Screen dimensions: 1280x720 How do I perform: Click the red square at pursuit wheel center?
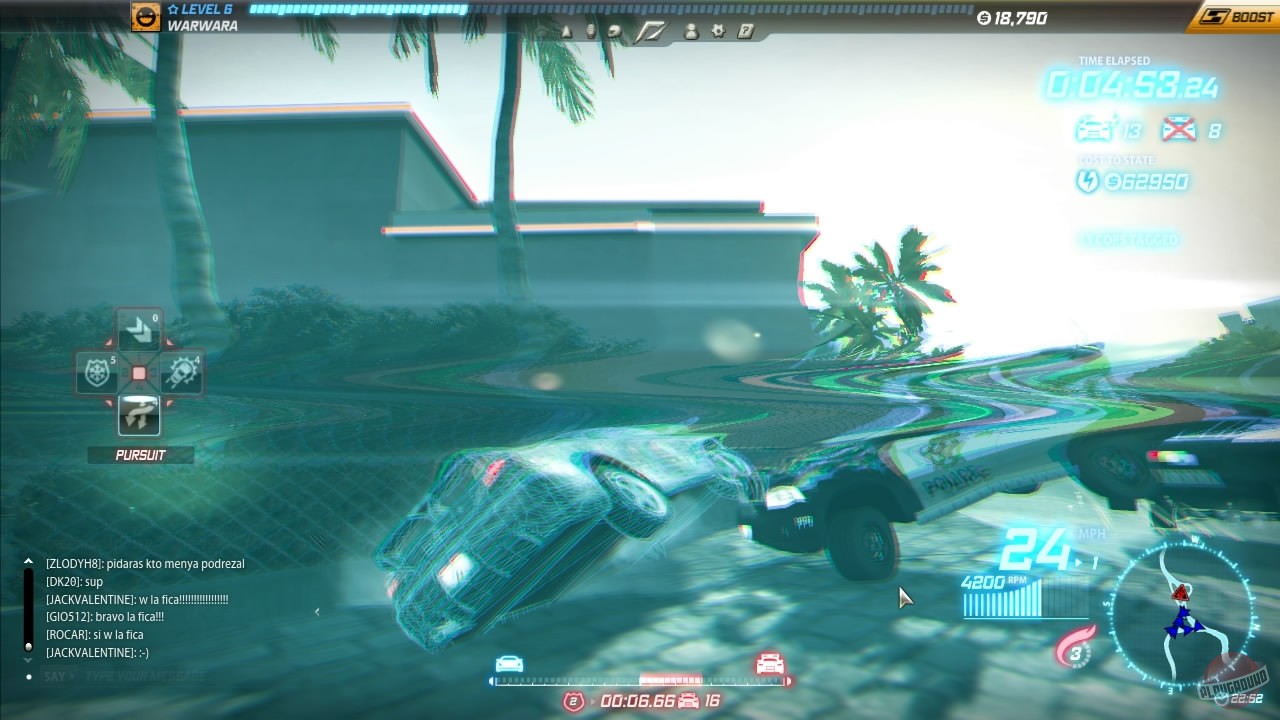(139, 372)
